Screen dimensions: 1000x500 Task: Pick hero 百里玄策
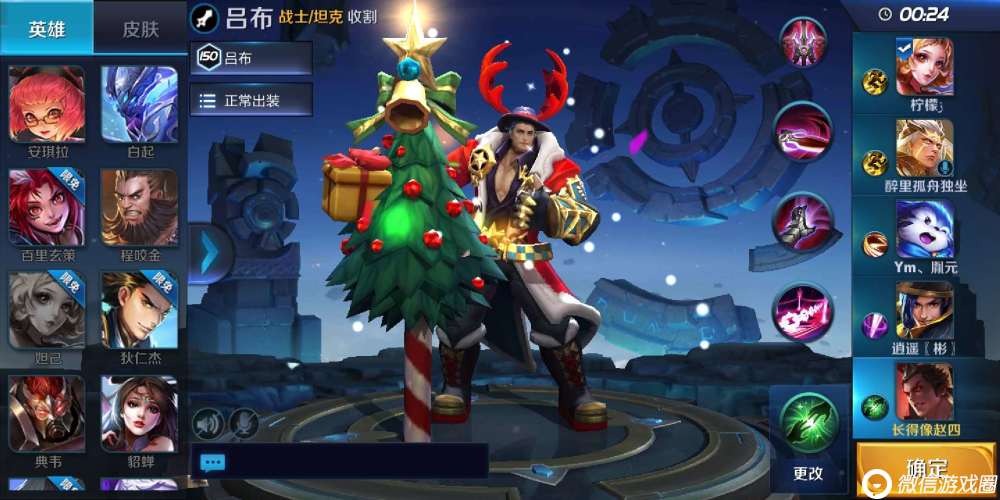tap(46, 208)
